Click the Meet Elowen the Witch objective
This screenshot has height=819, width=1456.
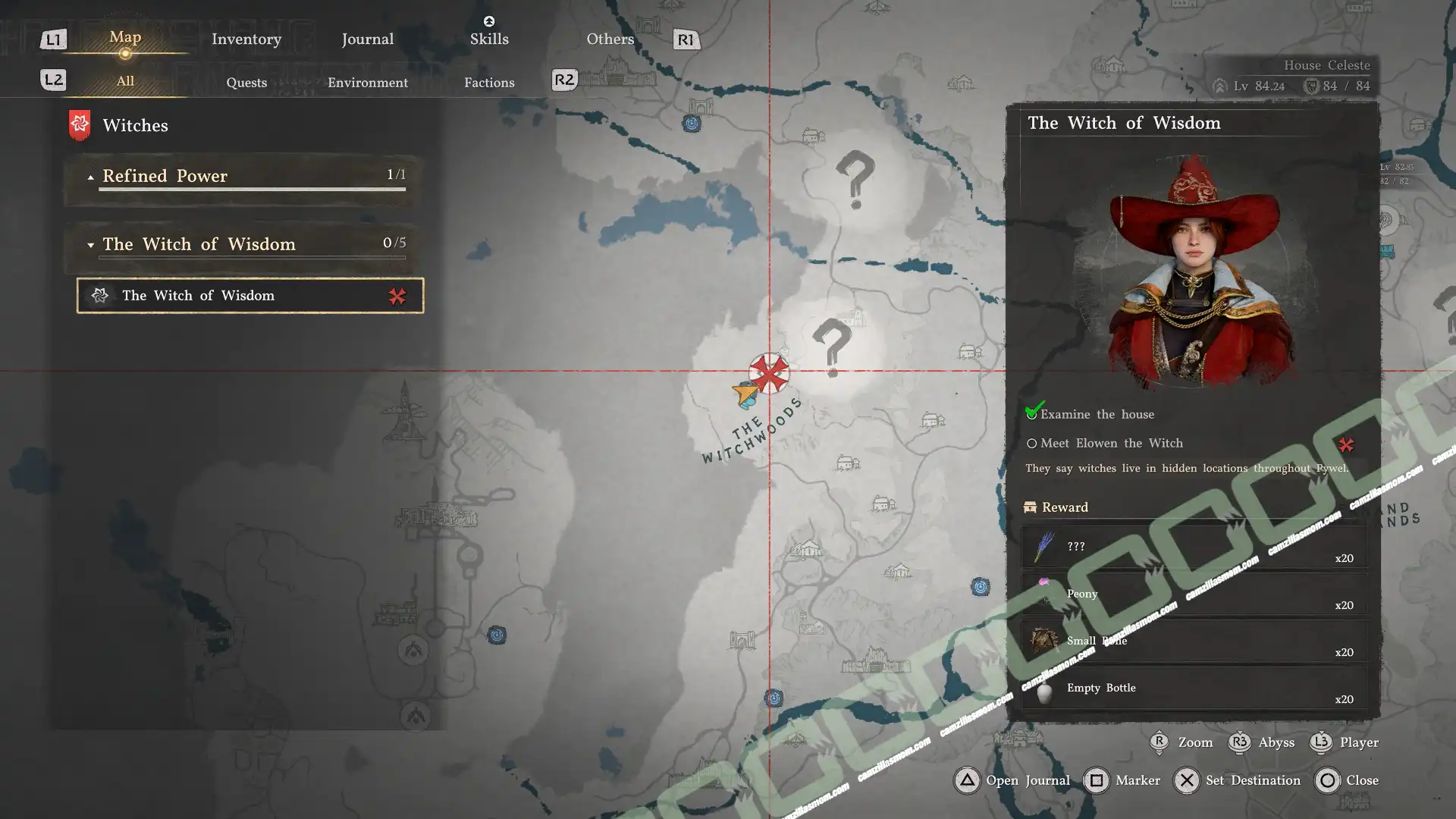coord(1111,444)
